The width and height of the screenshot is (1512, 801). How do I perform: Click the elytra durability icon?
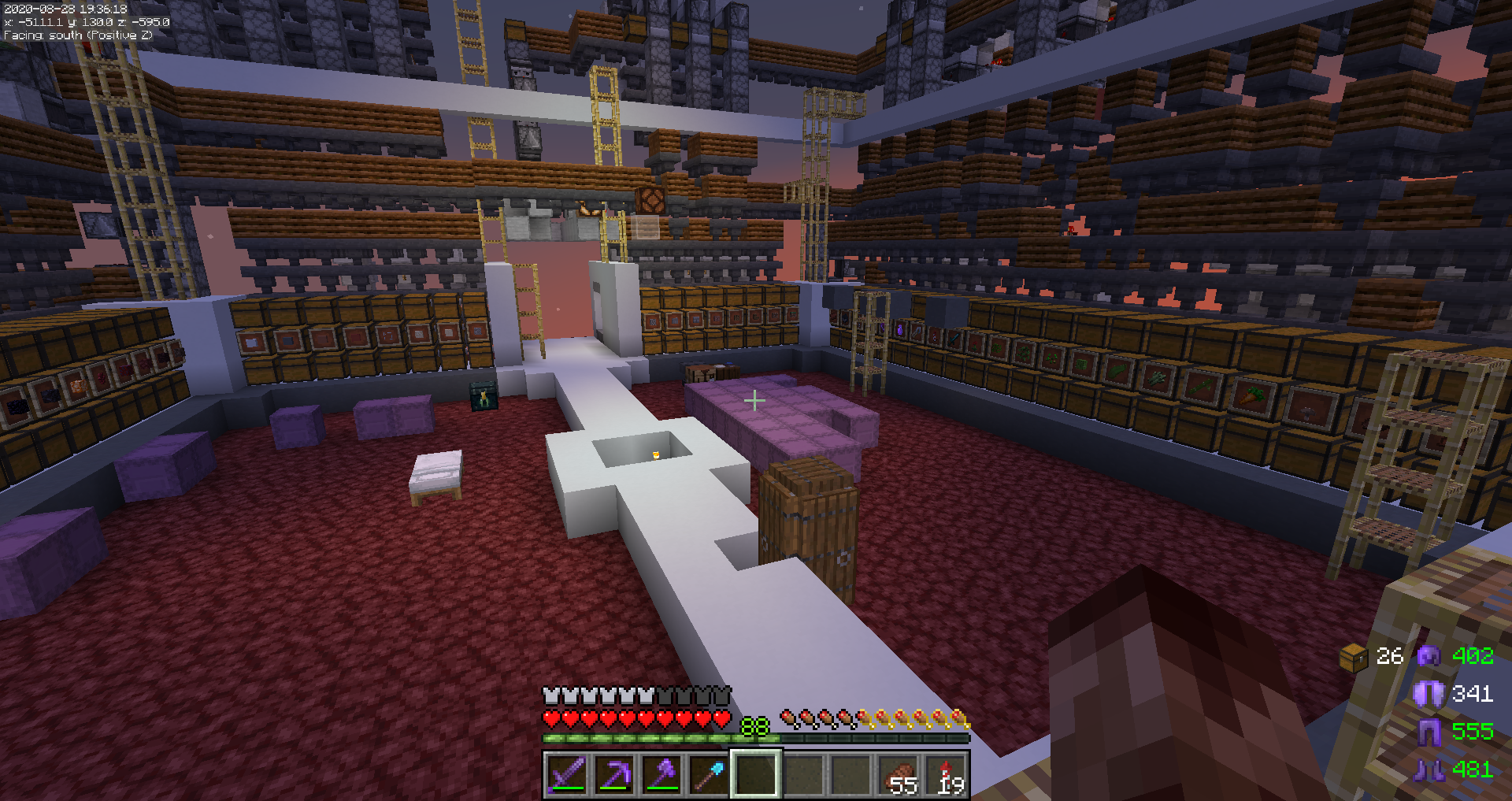click(x=1429, y=694)
